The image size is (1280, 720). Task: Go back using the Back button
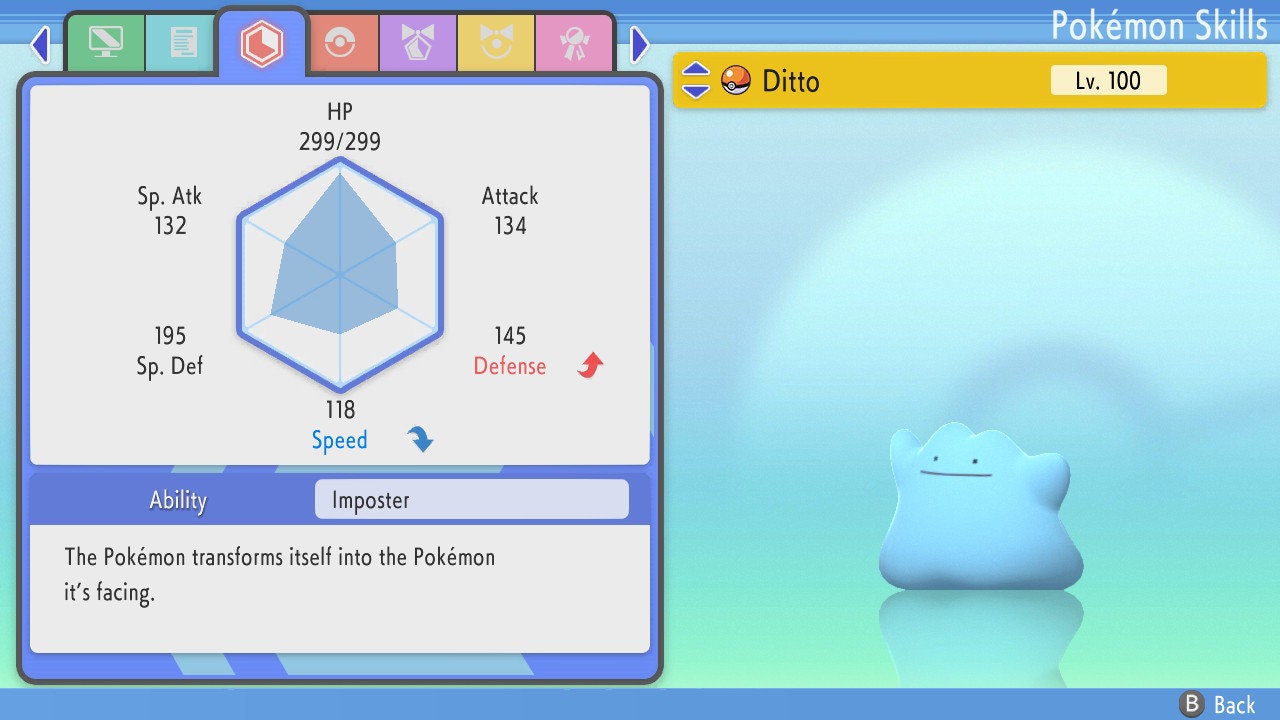1218,705
